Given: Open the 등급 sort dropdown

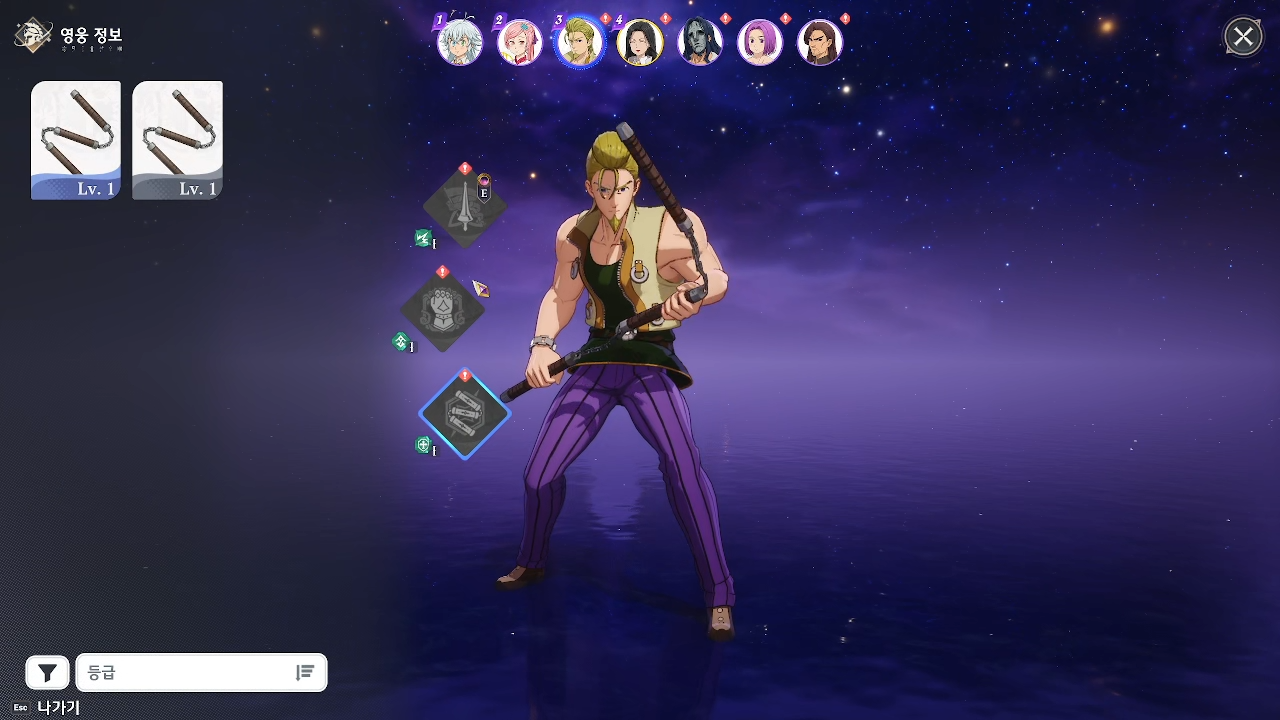Looking at the screenshot, I should [185, 673].
